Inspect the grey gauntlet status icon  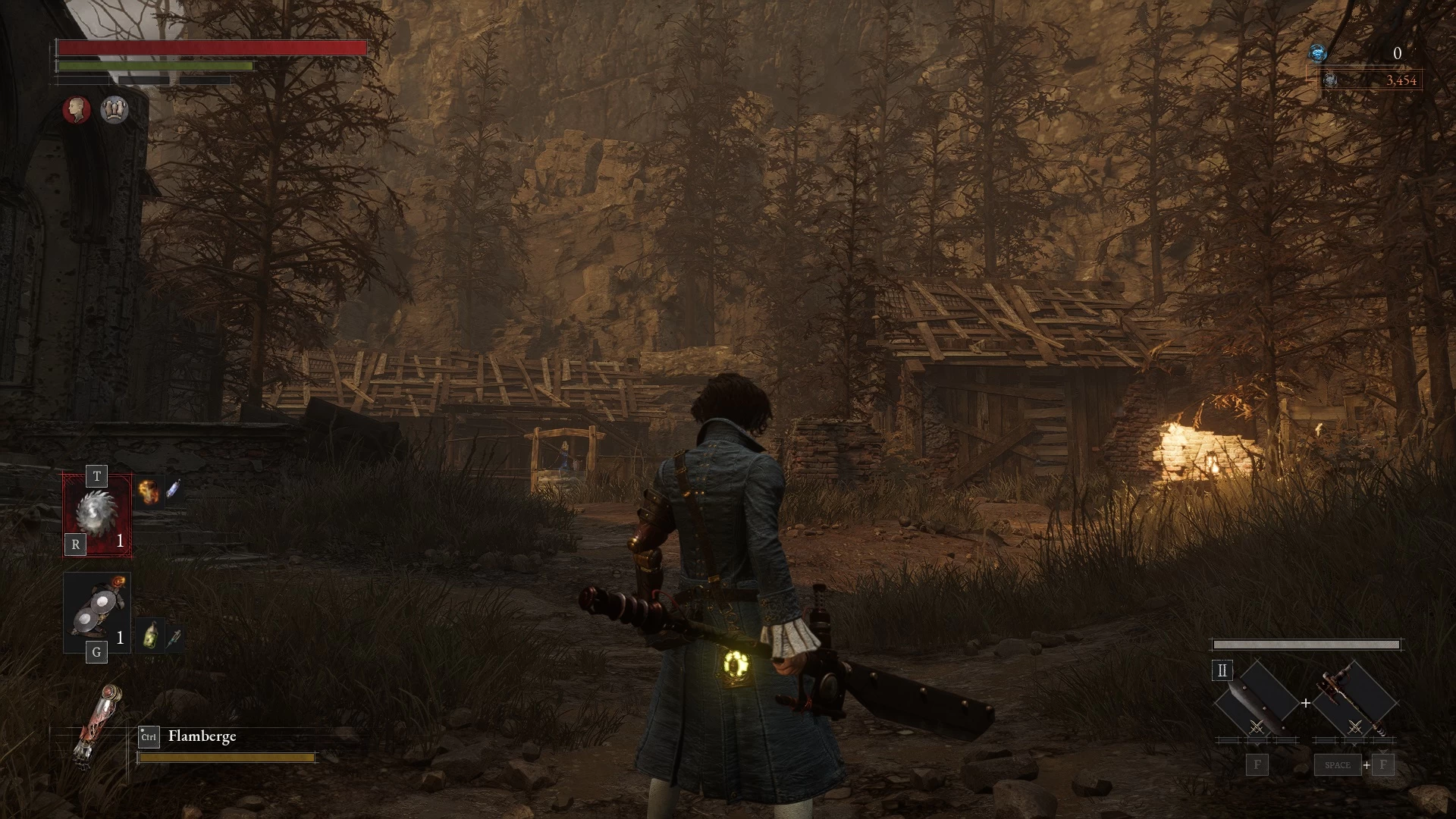pos(115,110)
